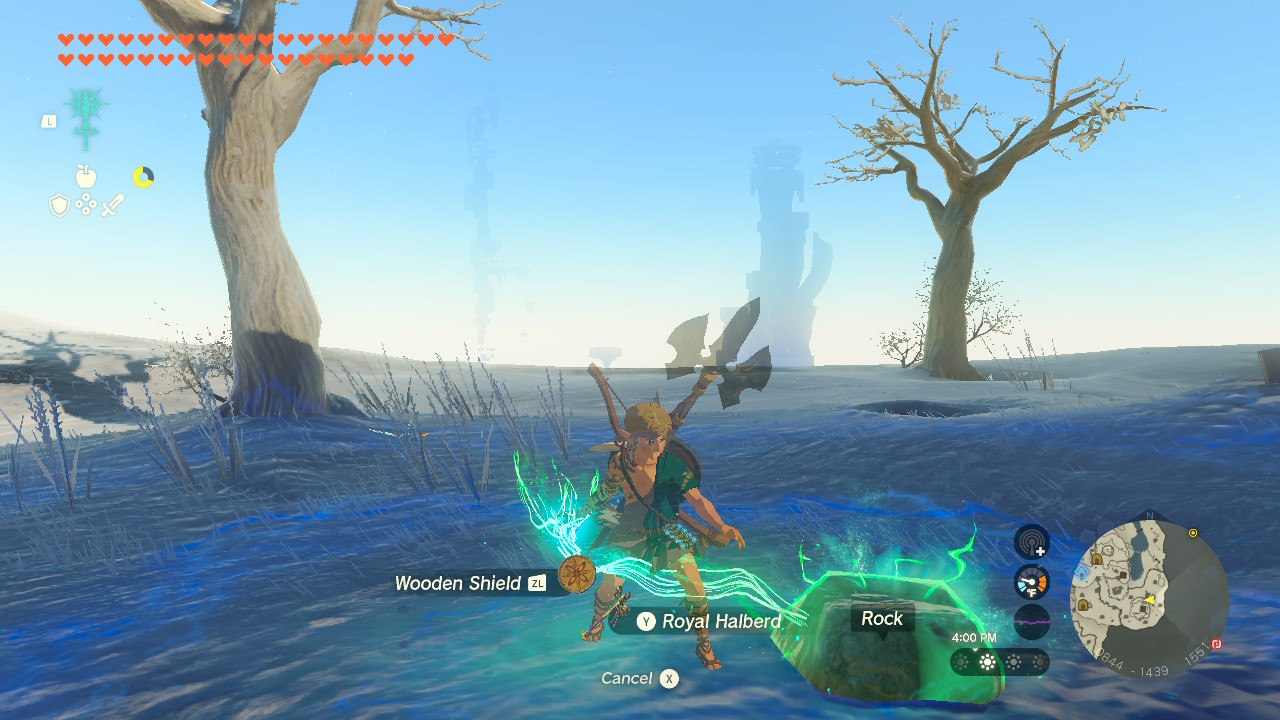Click the purple noise meter icon
The height and width of the screenshot is (720, 1280).
[x=1032, y=621]
